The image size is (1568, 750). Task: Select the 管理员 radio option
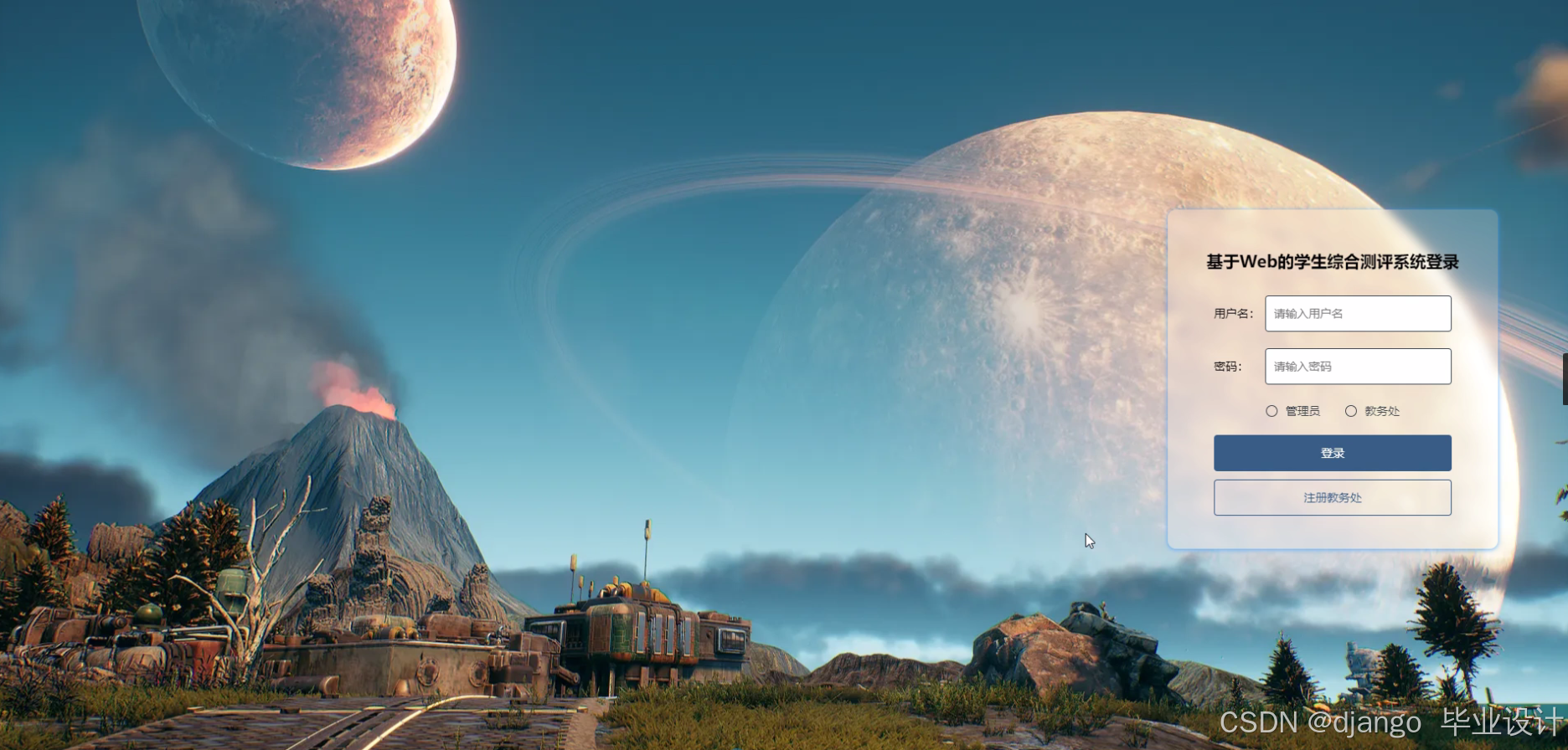[x=1271, y=411]
